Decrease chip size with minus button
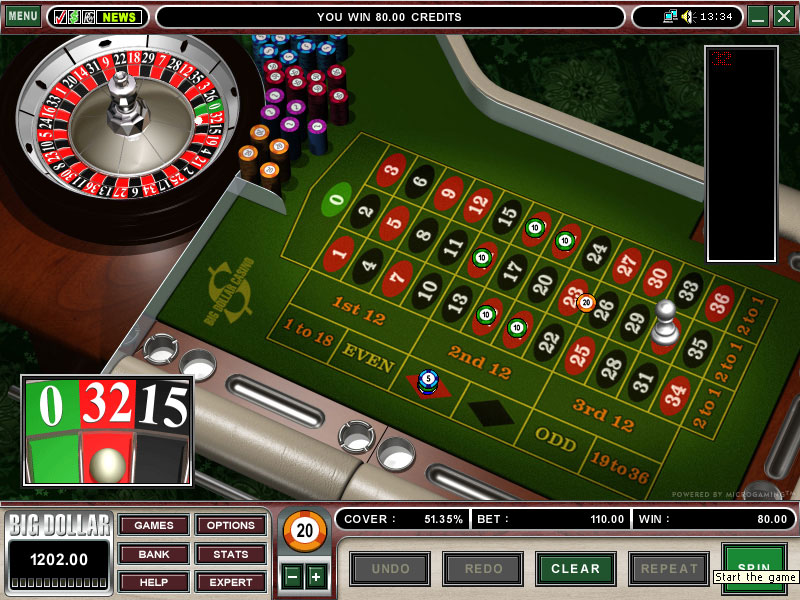 pyautogui.click(x=293, y=576)
